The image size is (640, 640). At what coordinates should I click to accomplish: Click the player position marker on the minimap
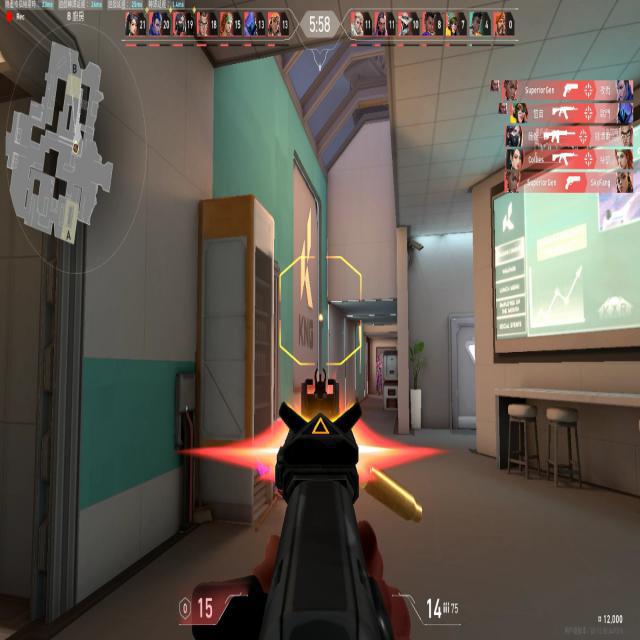tap(76, 146)
